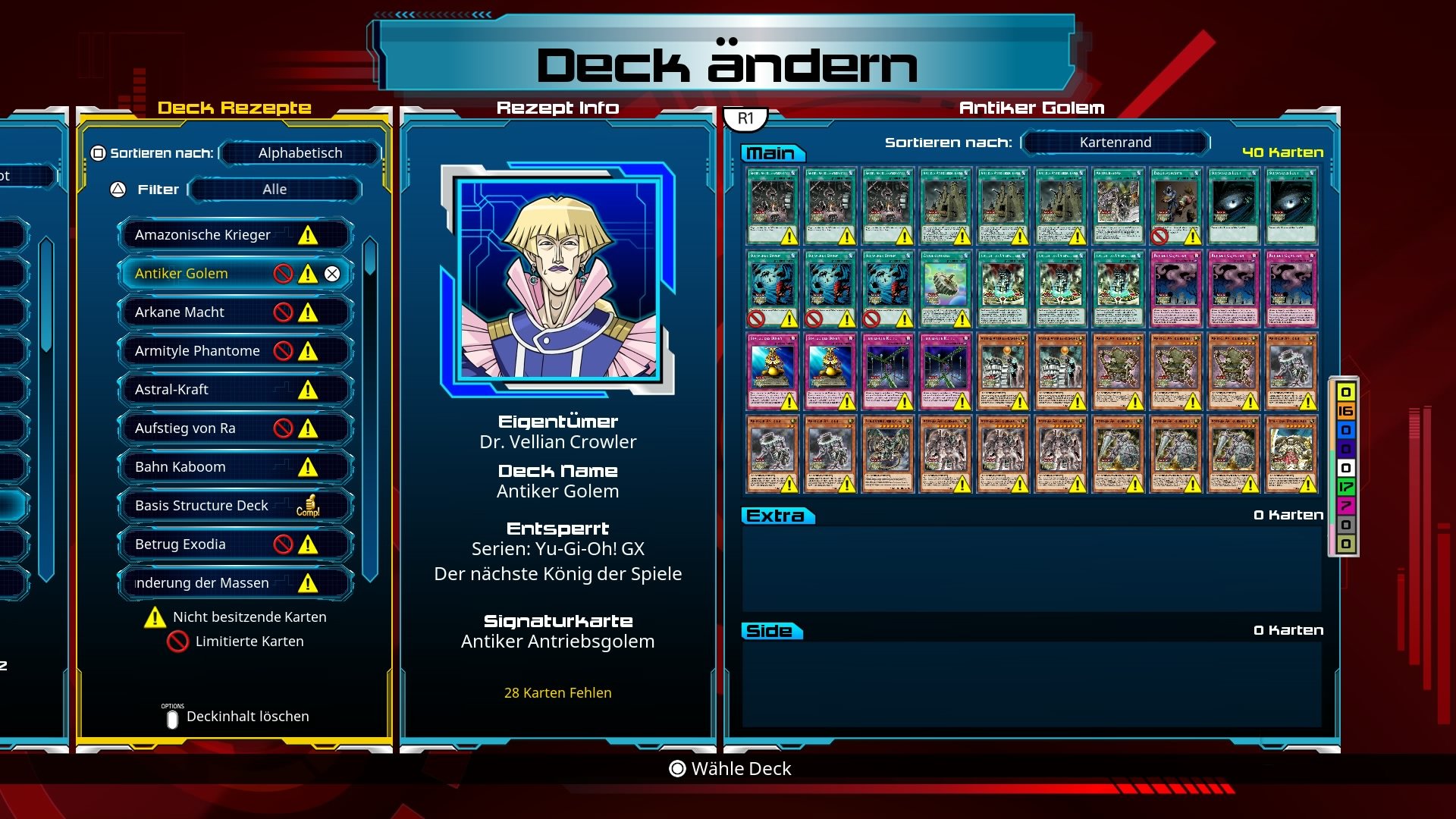The image size is (1456, 819).
Task: Click the warning badge on Astral-Kraft entry
Action: tap(306, 389)
